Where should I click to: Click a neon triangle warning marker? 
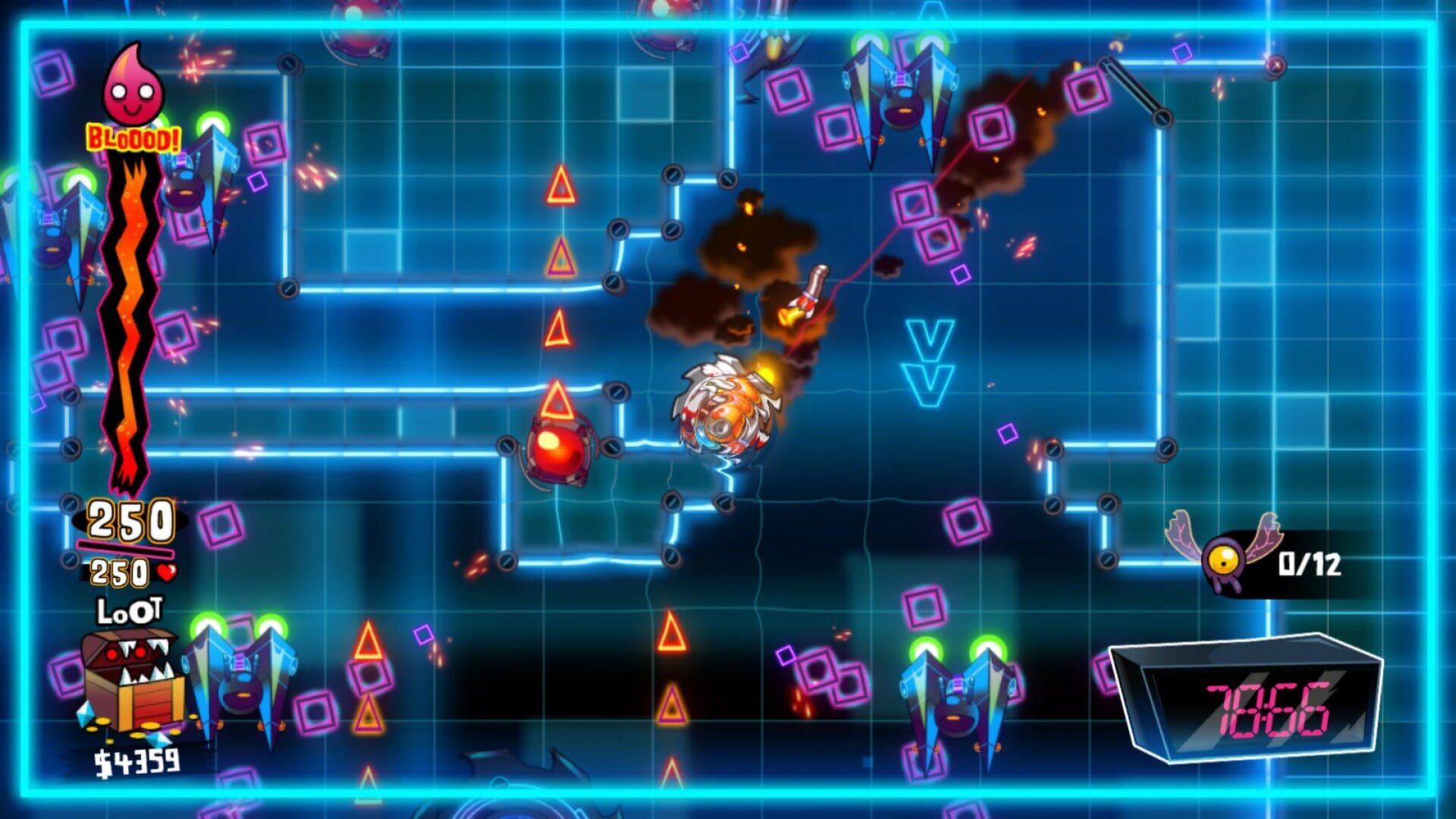coord(559,184)
